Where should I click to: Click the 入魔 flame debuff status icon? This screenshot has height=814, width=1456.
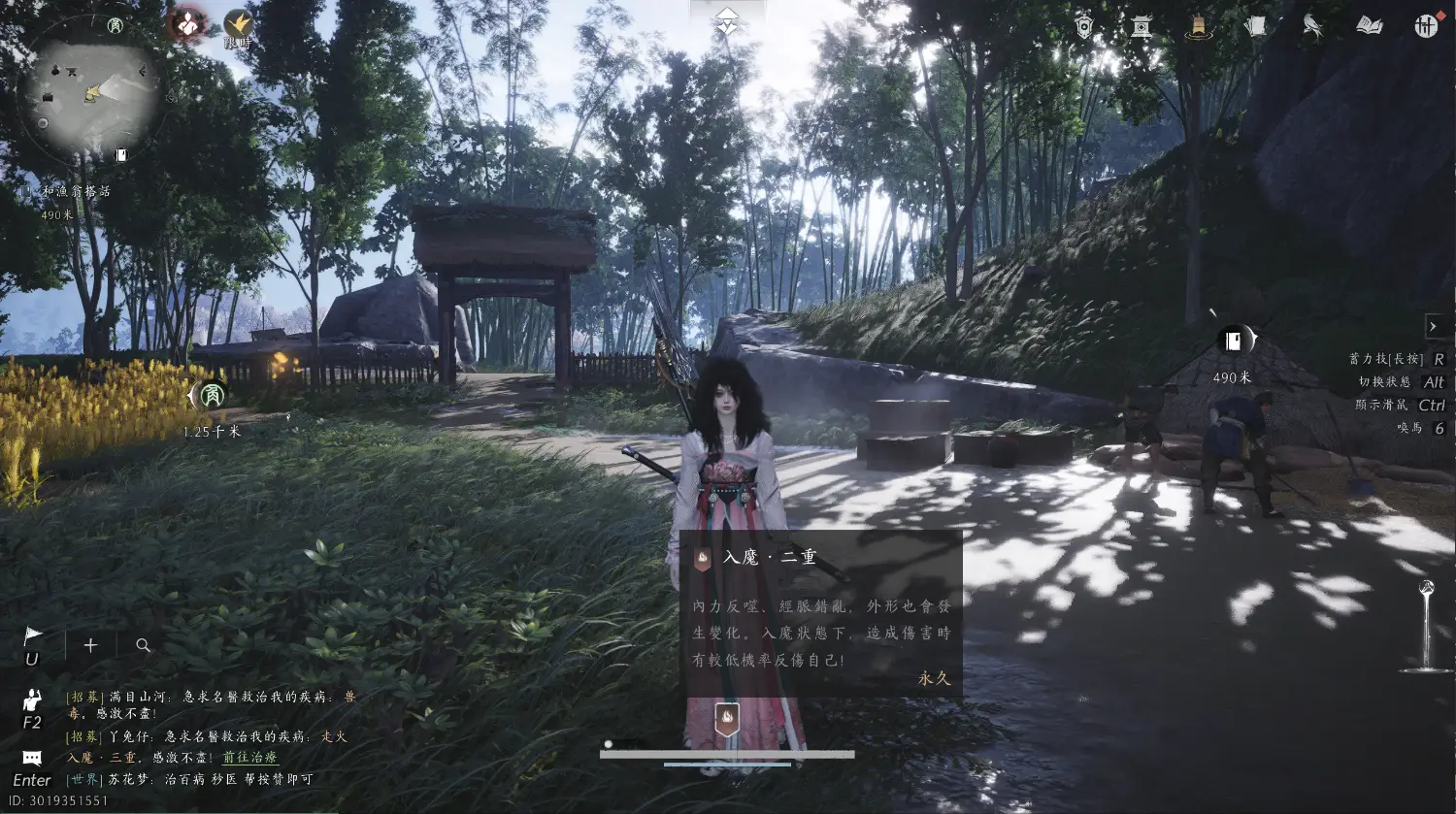[727, 719]
